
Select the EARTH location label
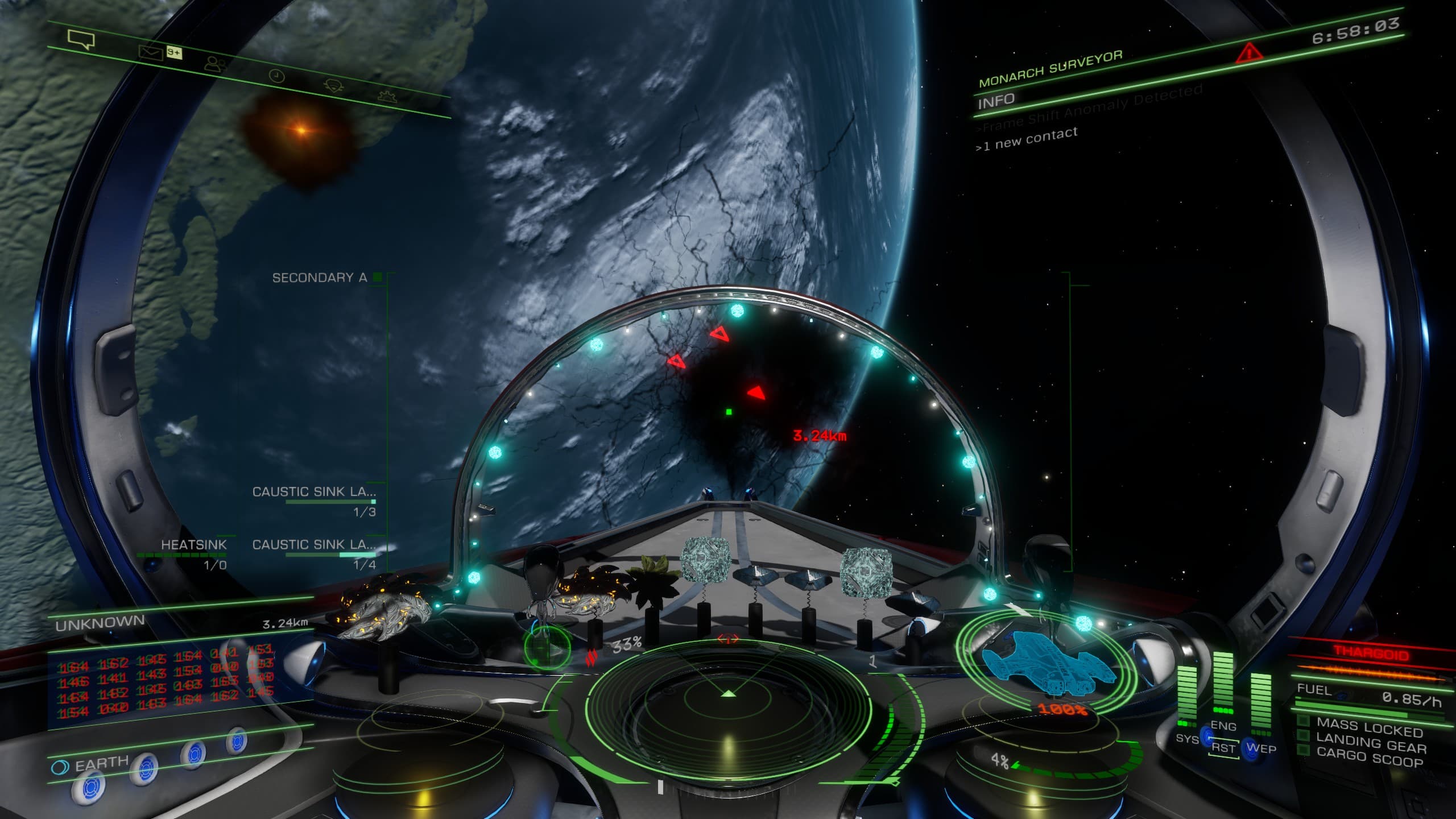point(101,764)
